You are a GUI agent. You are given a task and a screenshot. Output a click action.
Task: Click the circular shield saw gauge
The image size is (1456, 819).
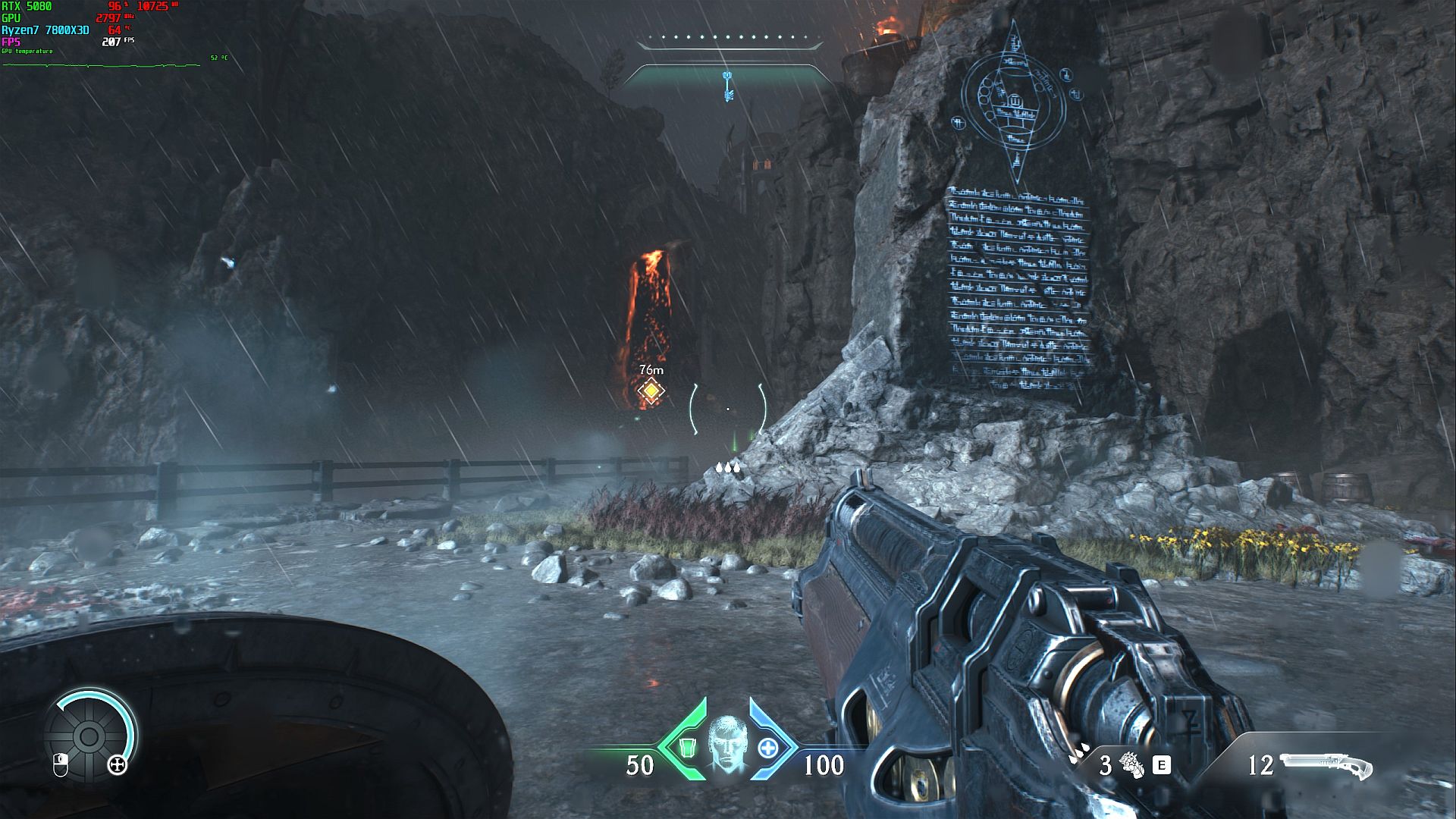89,736
